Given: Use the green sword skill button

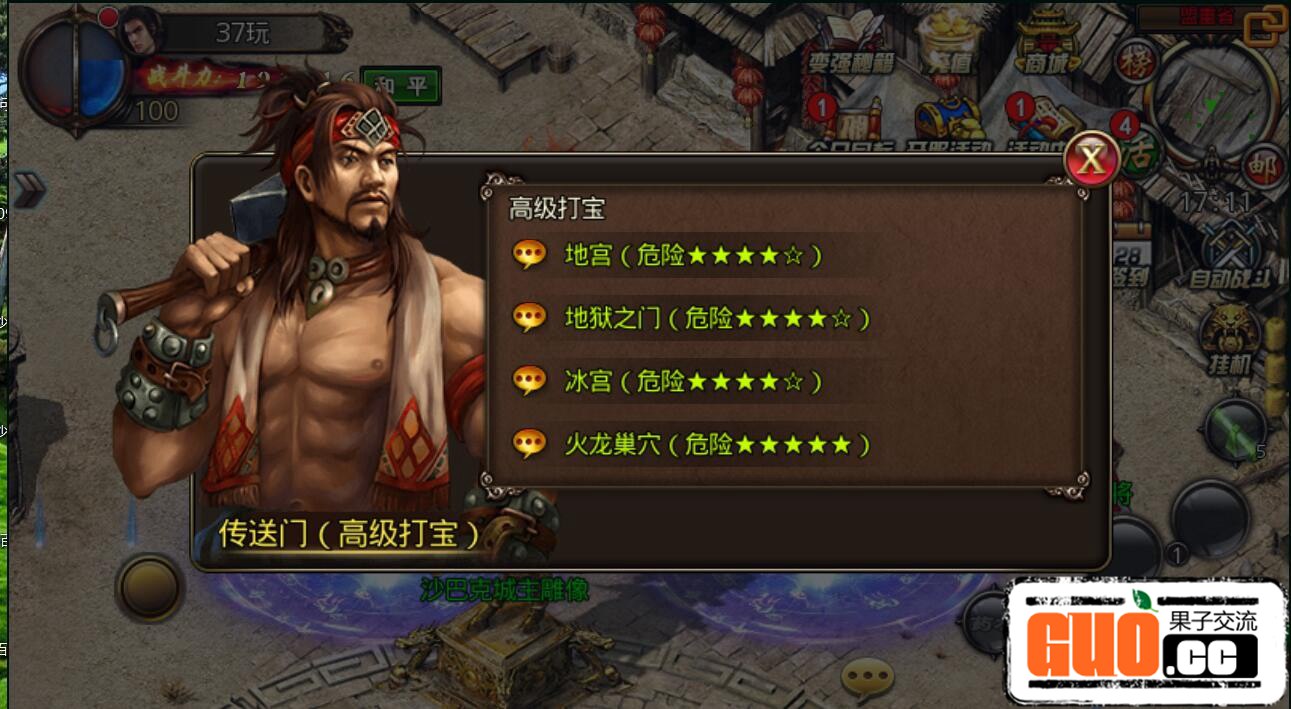Looking at the screenshot, I should tap(1236, 428).
